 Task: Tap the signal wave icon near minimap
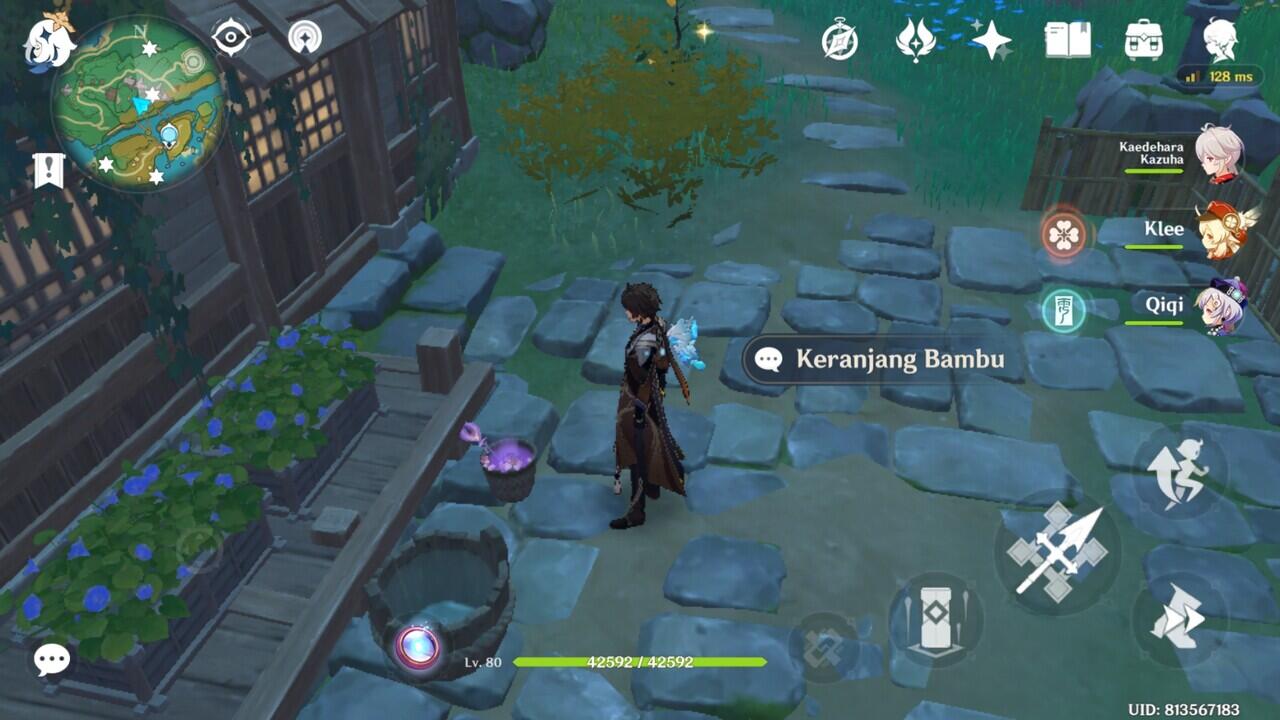[x=305, y=38]
